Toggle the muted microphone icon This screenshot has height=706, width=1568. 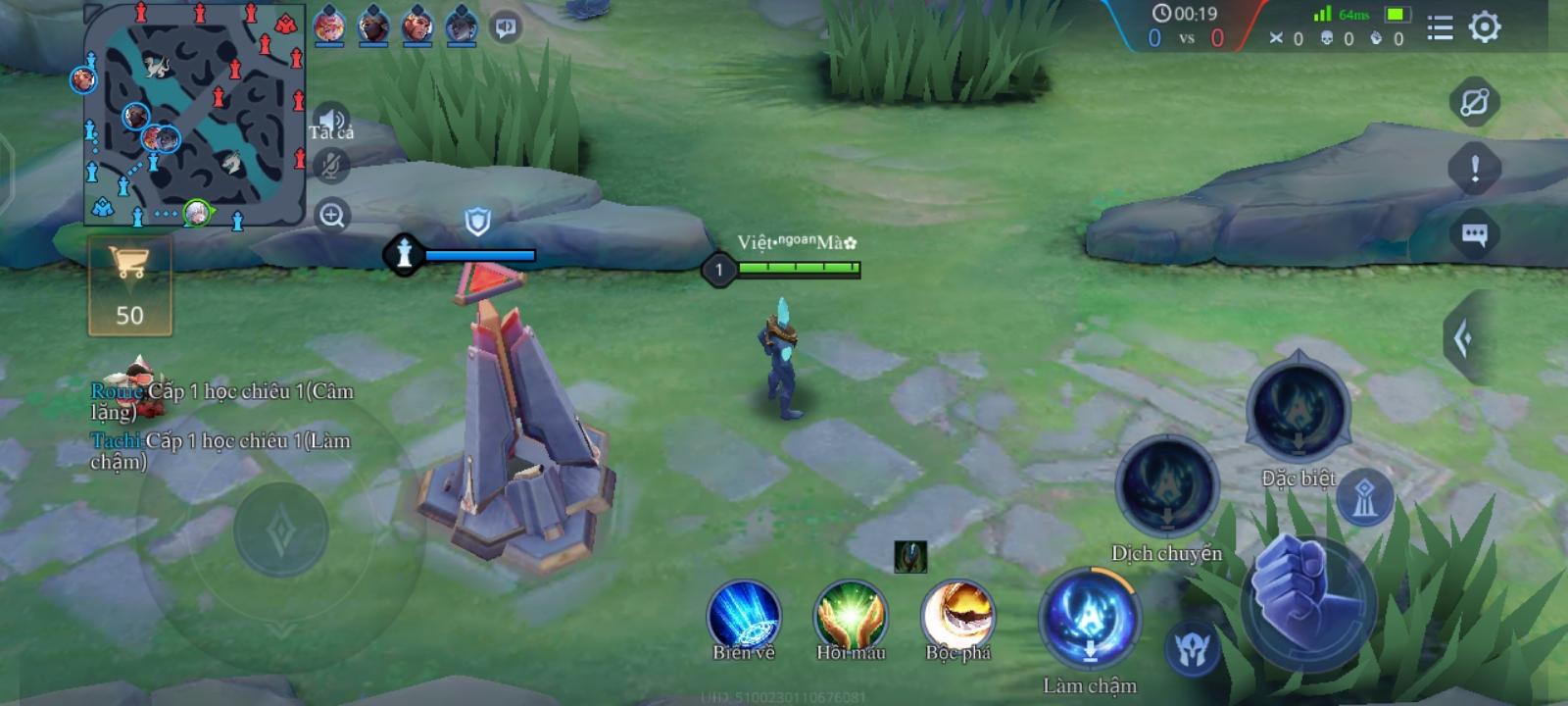(332, 166)
